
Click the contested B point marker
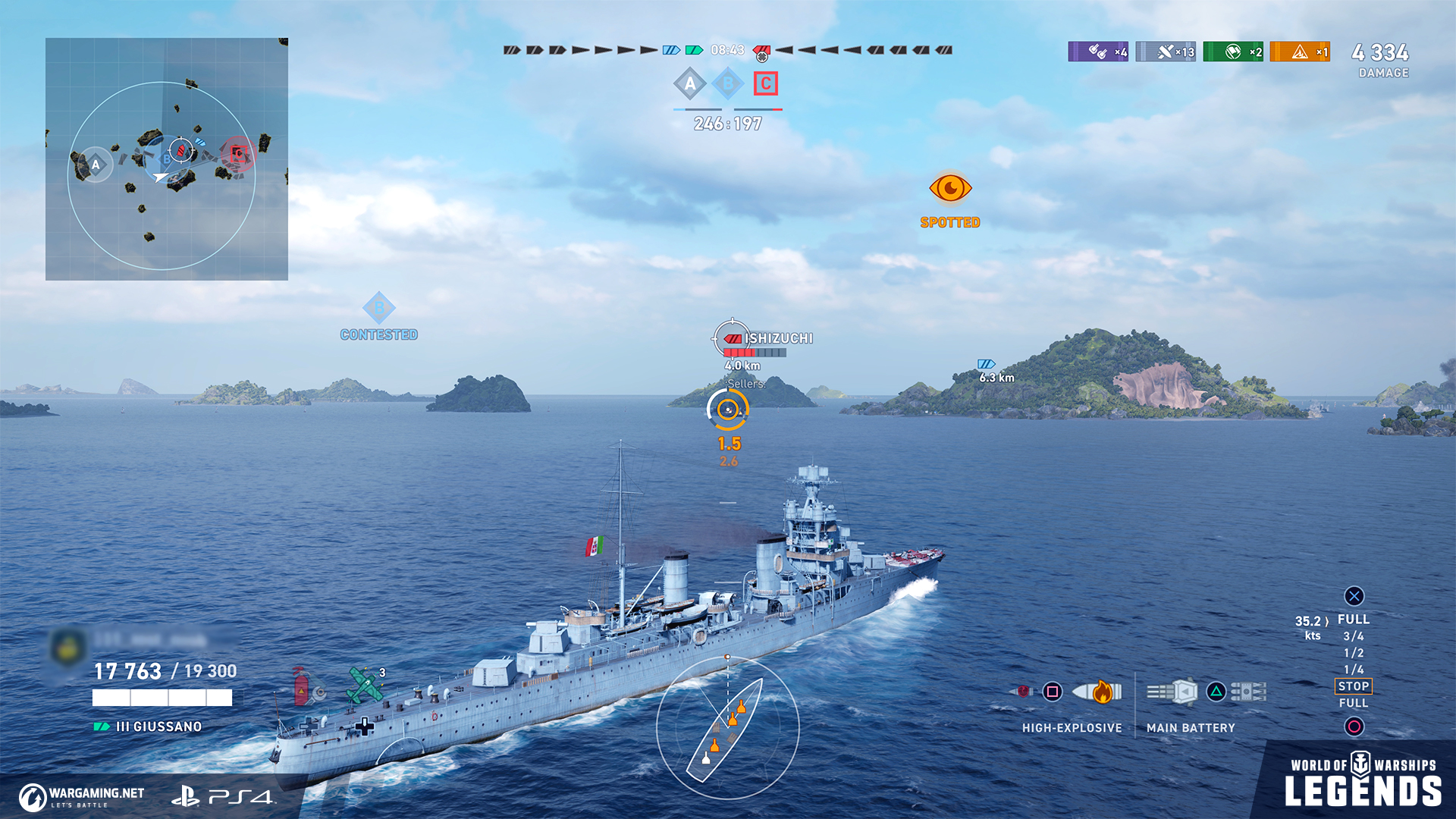(379, 309)
